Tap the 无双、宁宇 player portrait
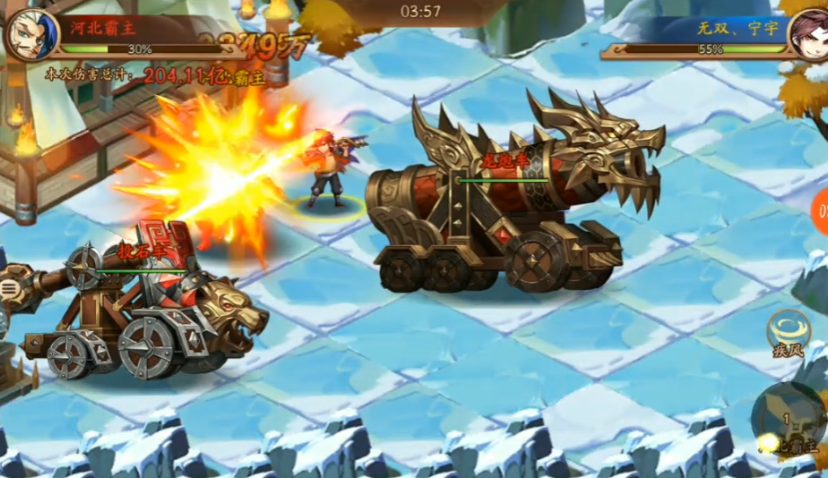Screen dimensions: 828x478 tap(804, 33)
